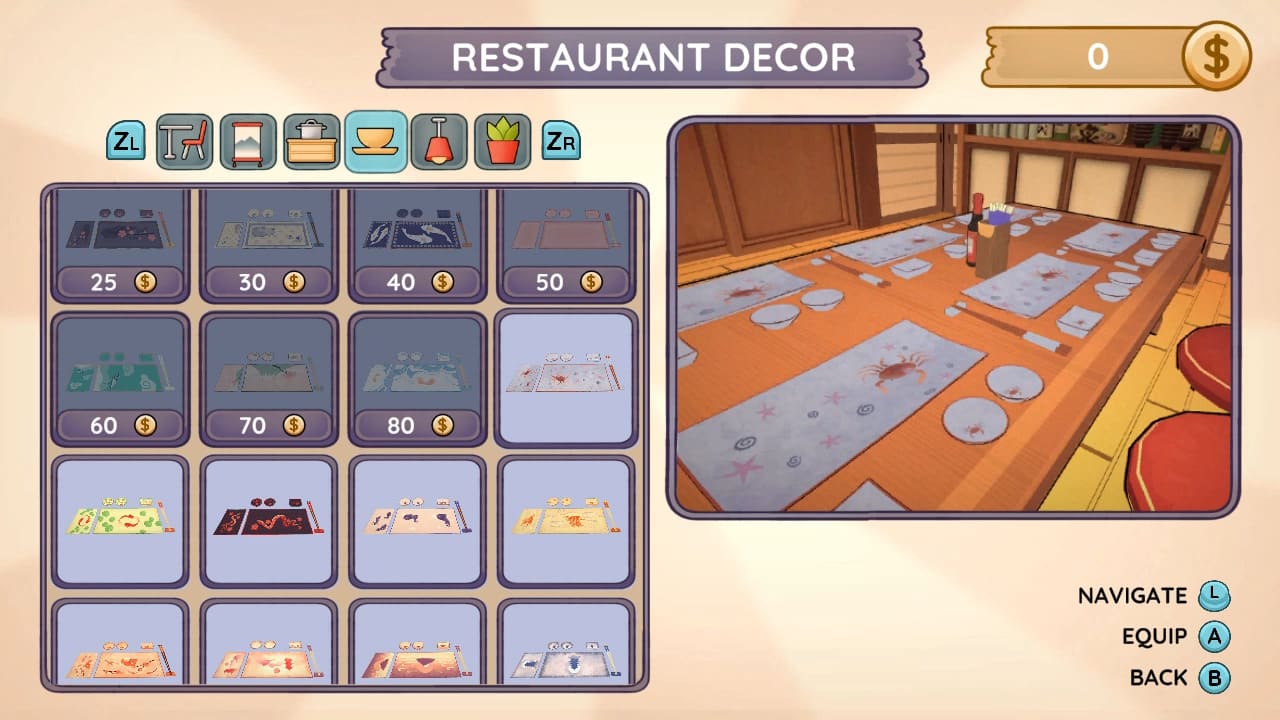Click the ZL shoulder button icon
This screenshot has height=720, width=1280.
pyautogui.click(x=125, y=141)
